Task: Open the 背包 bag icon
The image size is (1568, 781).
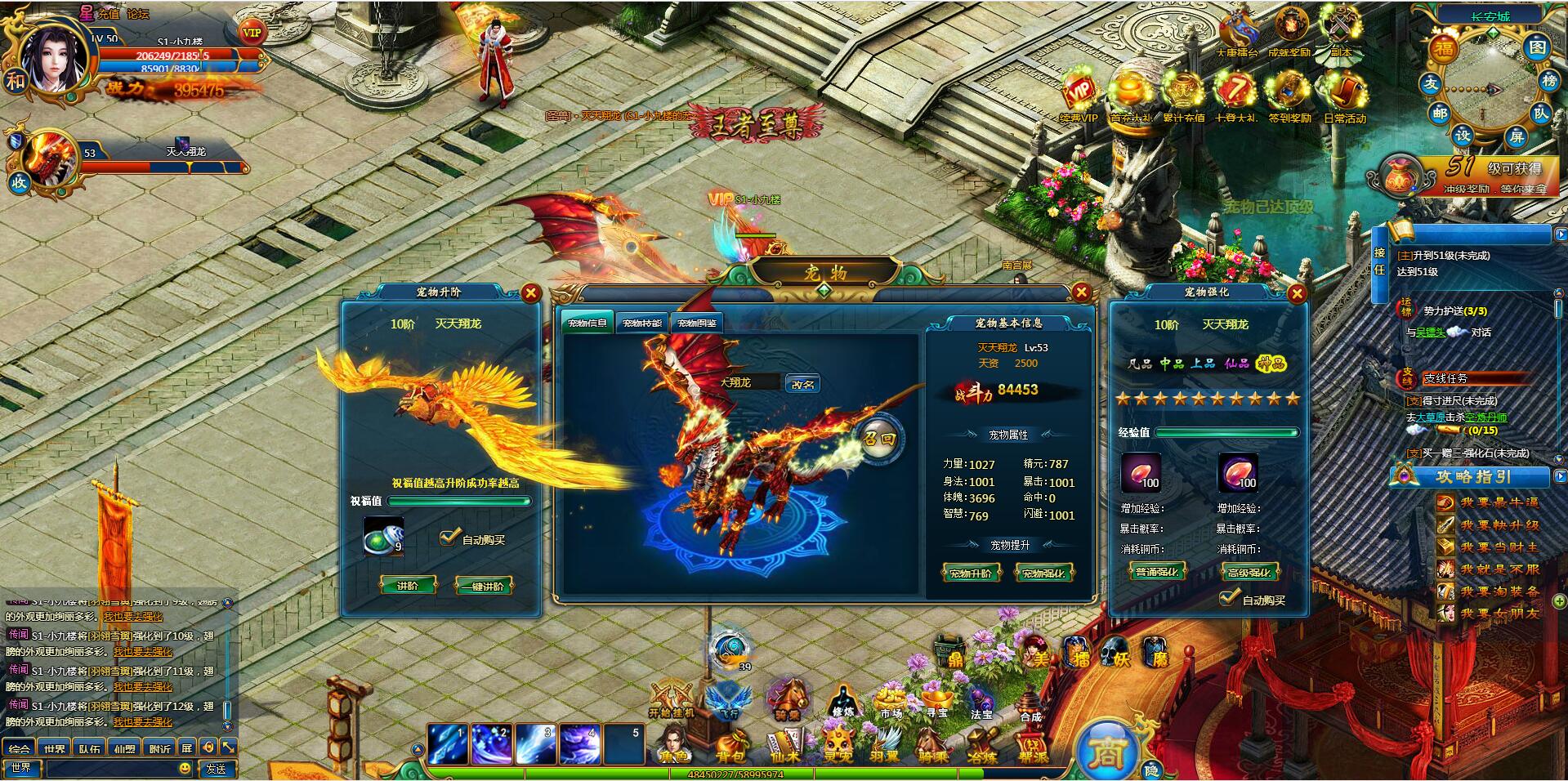Action: pos(730,746)
